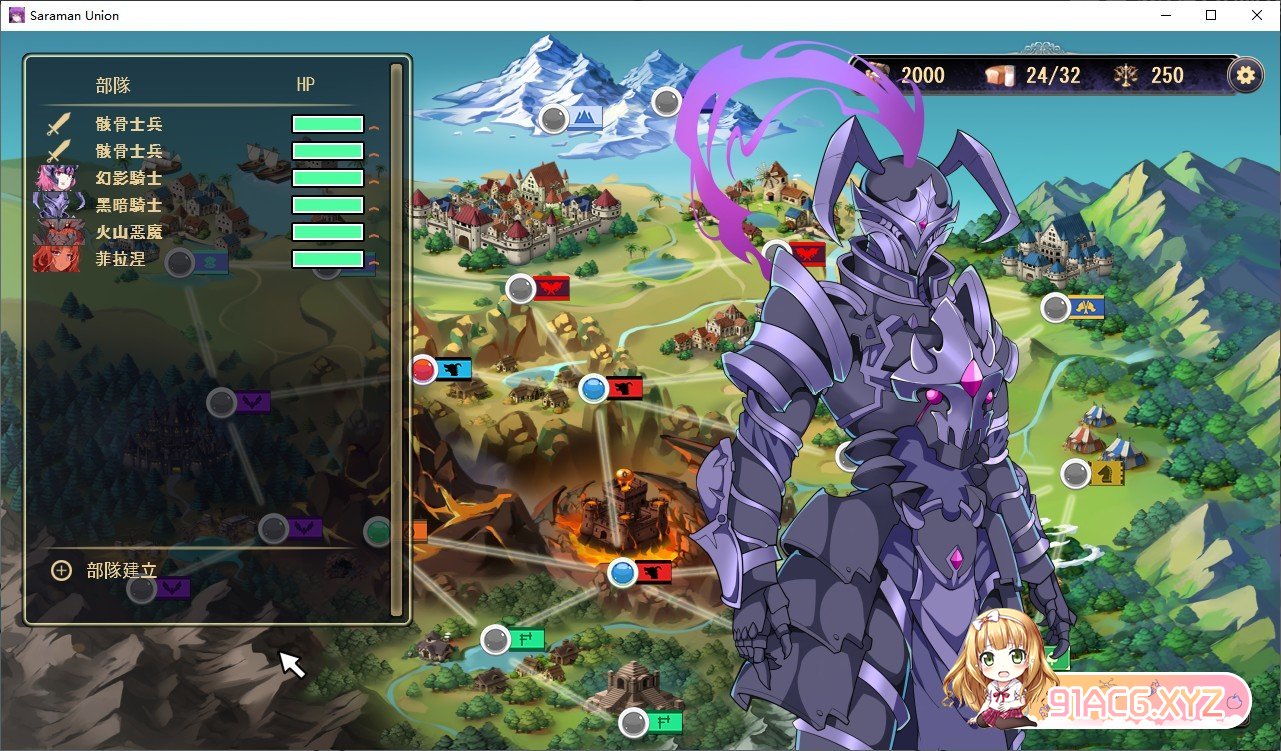This screenshot has width=1281, height=751.
Task: Click 部隊建立 to create a squad
Action: (x=121, y=570)
